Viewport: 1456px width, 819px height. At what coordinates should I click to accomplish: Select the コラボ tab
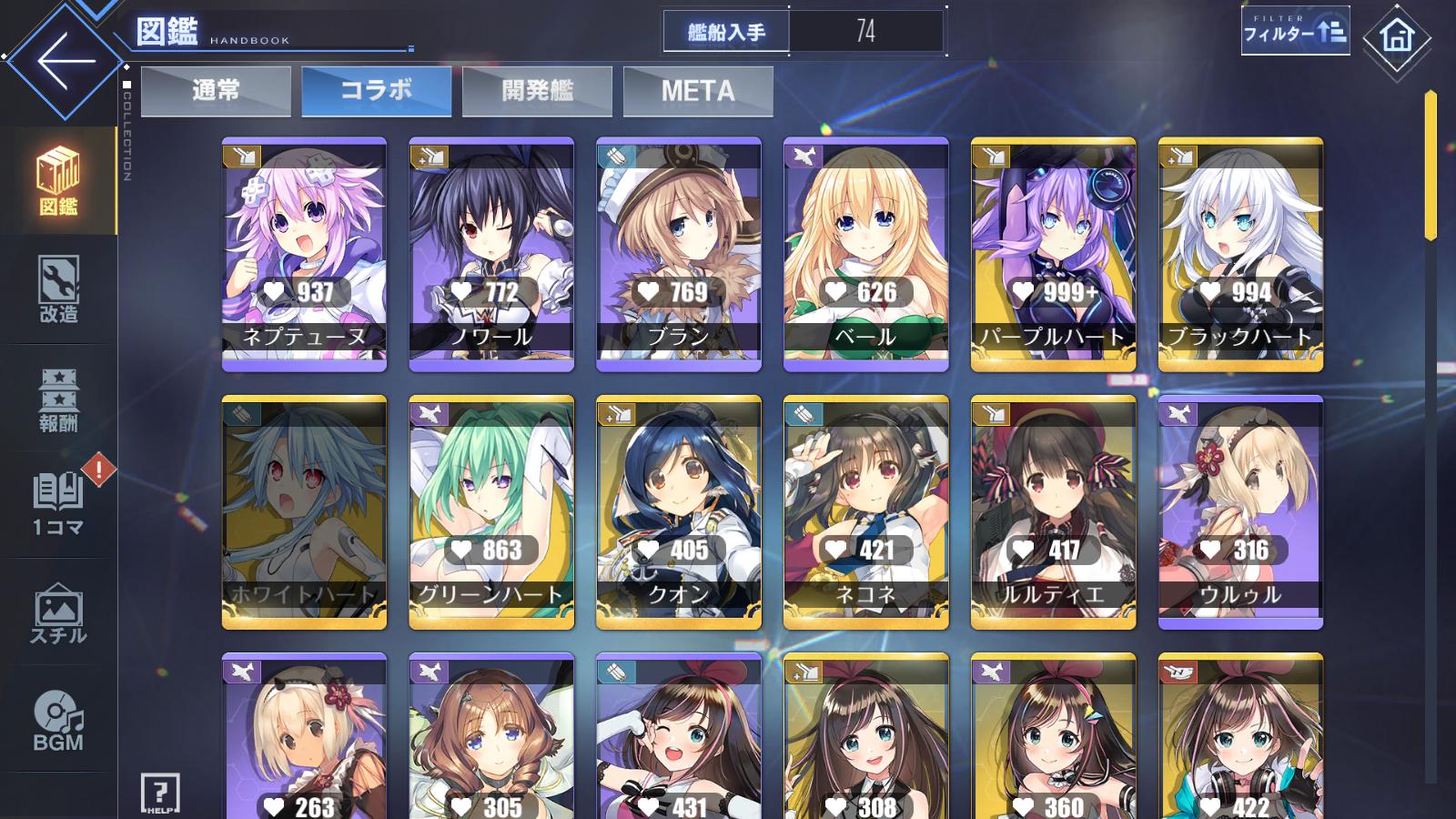[376, 91]
